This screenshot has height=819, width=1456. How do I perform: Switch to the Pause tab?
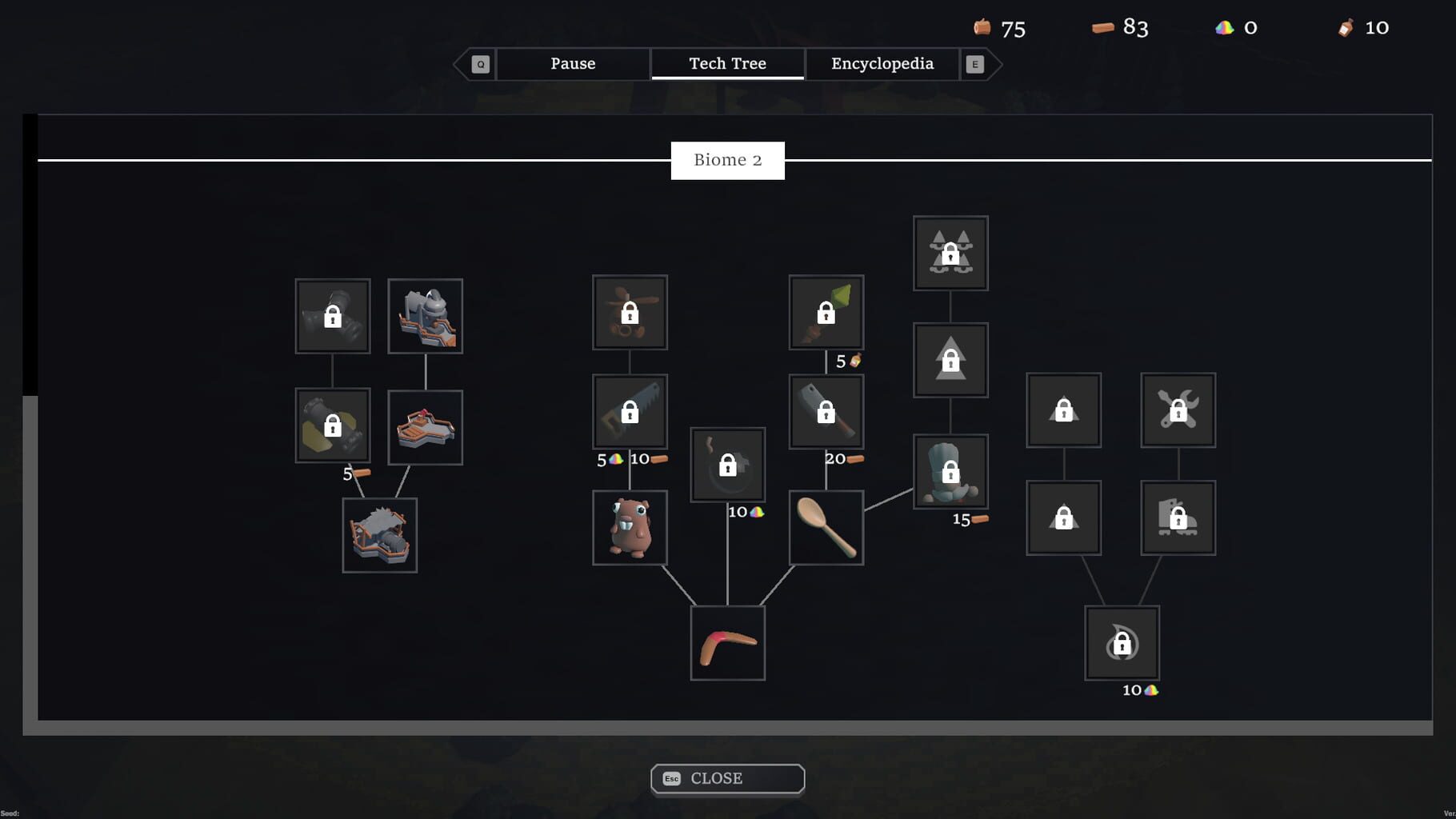[x=572, y=63]
